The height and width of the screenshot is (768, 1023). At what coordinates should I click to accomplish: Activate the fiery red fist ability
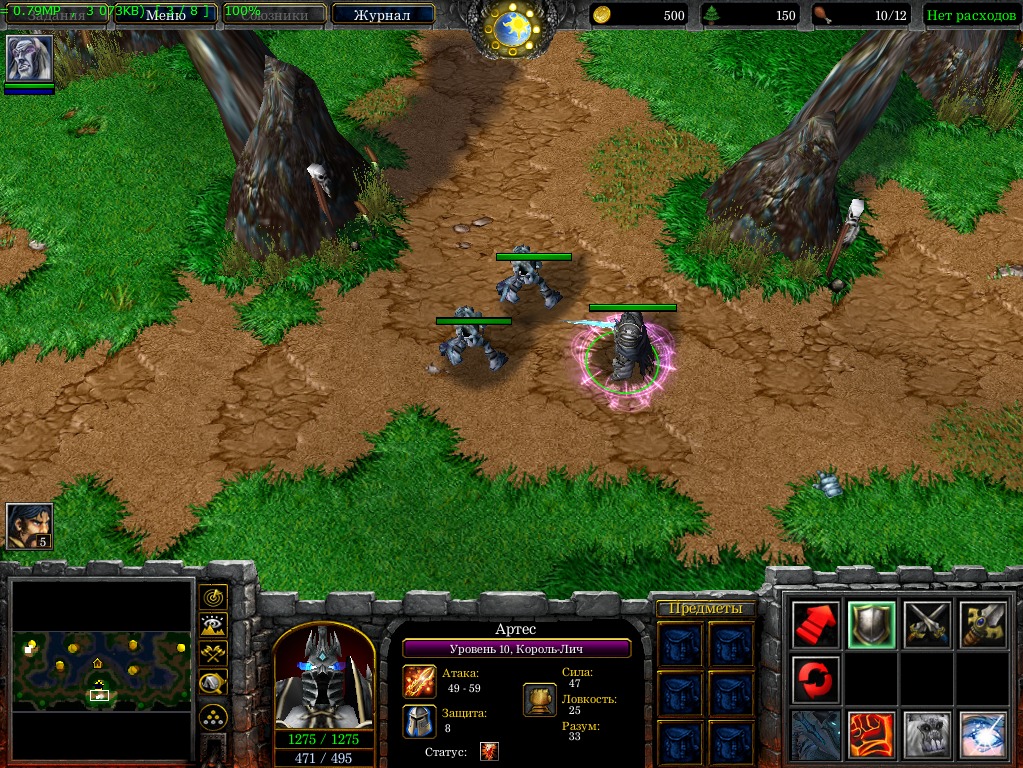pos(871,735)
